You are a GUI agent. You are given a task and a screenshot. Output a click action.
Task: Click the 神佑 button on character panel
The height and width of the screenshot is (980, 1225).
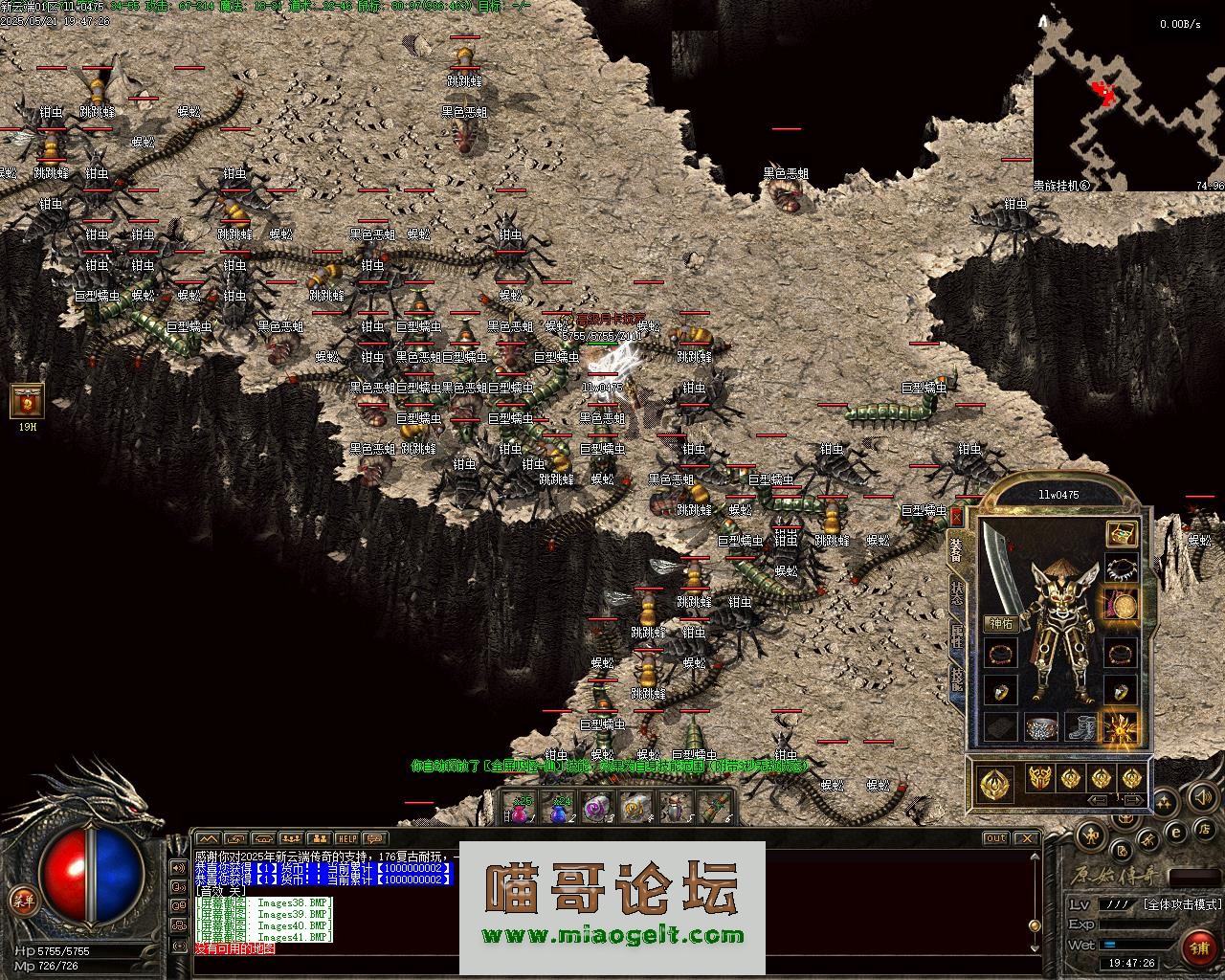coord(1001,624)
